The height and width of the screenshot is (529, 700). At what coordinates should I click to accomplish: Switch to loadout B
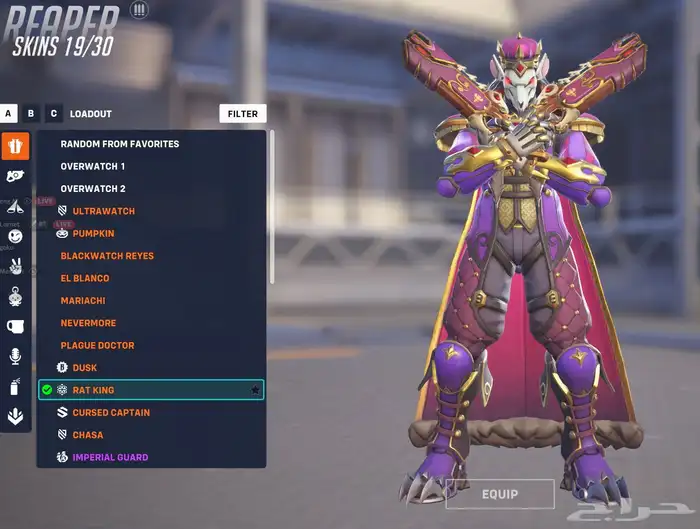tap(31, 114)
